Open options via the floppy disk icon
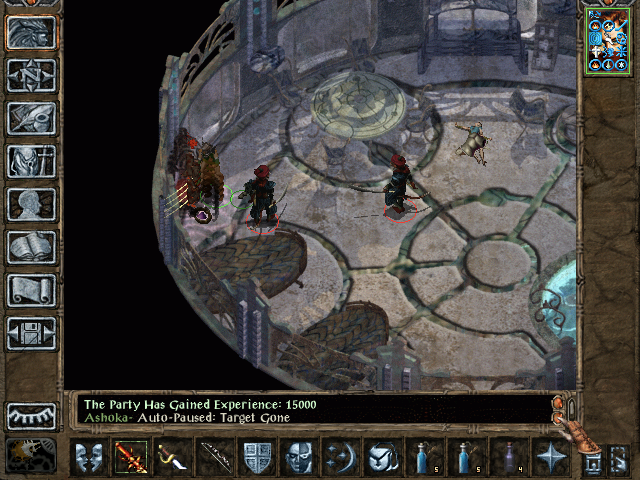This screenshot has height=480, width=640. [32, 333]
